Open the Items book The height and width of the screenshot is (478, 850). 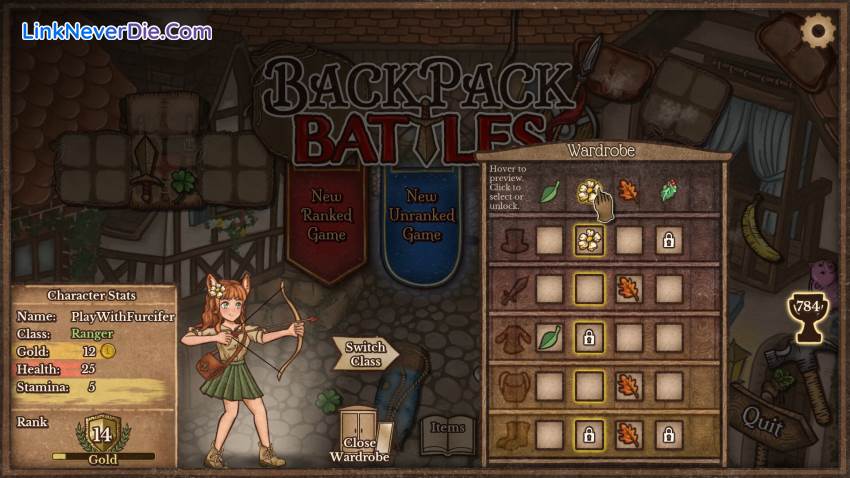point(447,432)
